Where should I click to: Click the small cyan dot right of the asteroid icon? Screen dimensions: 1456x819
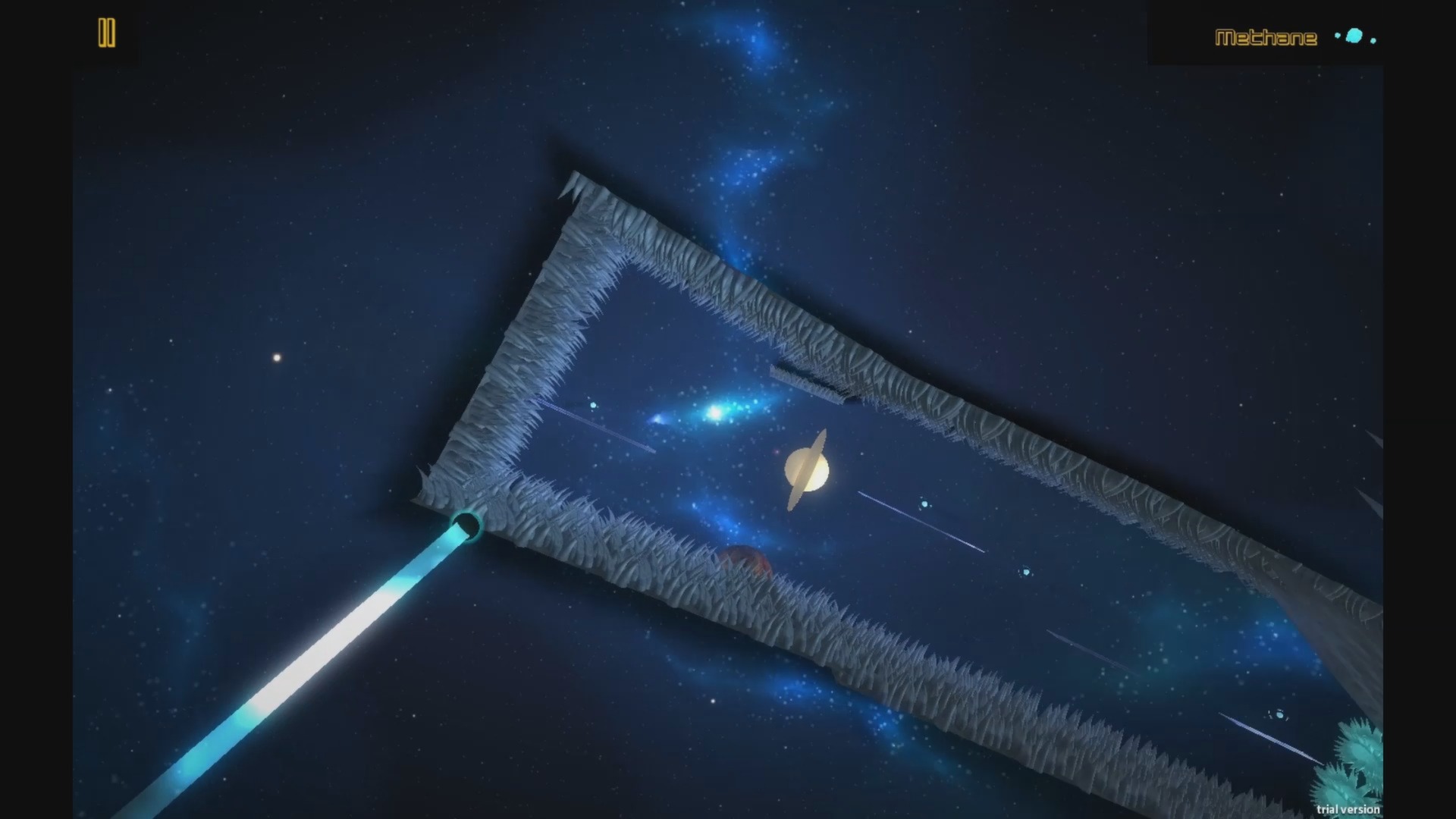click(x=1374, y=40)
